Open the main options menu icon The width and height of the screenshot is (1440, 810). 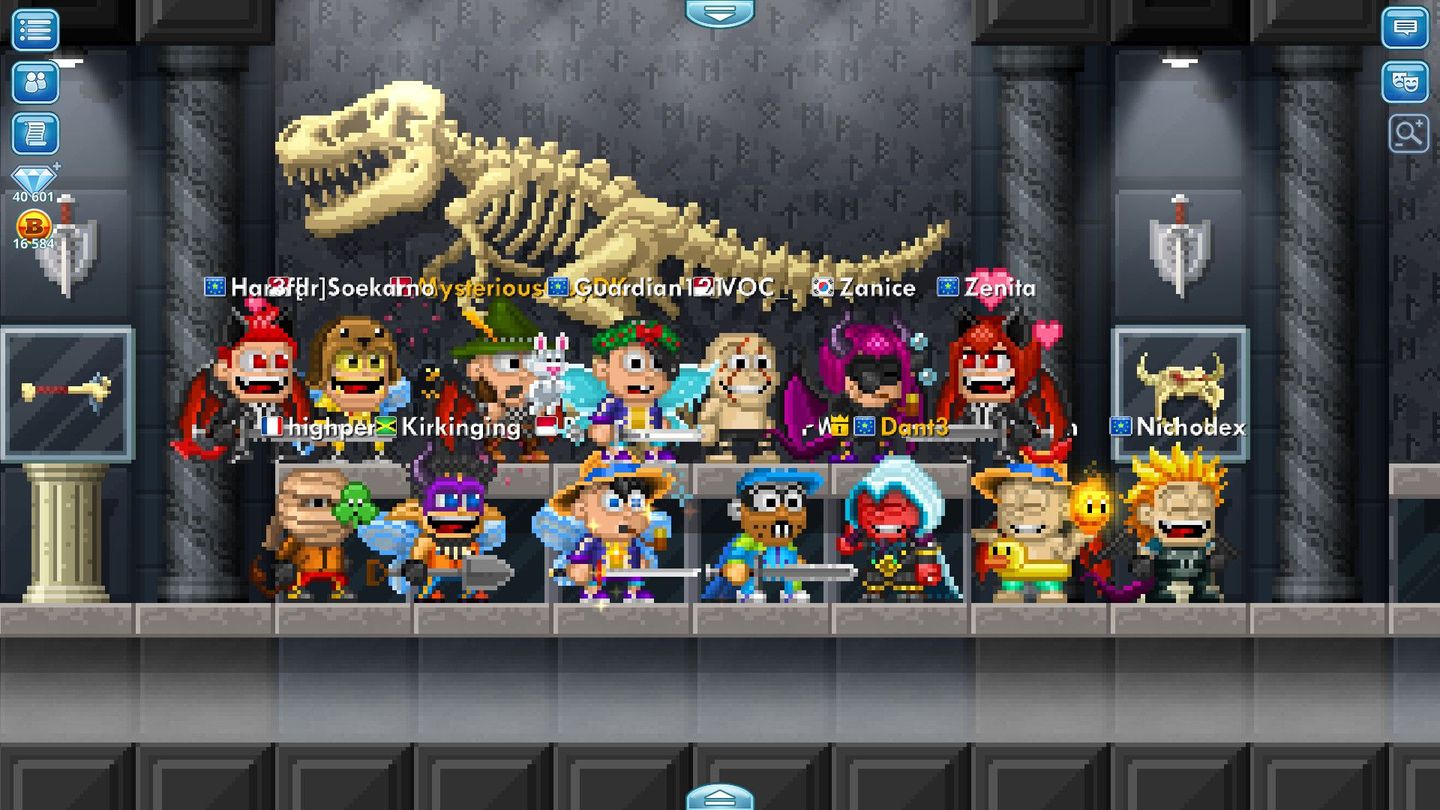34,30
